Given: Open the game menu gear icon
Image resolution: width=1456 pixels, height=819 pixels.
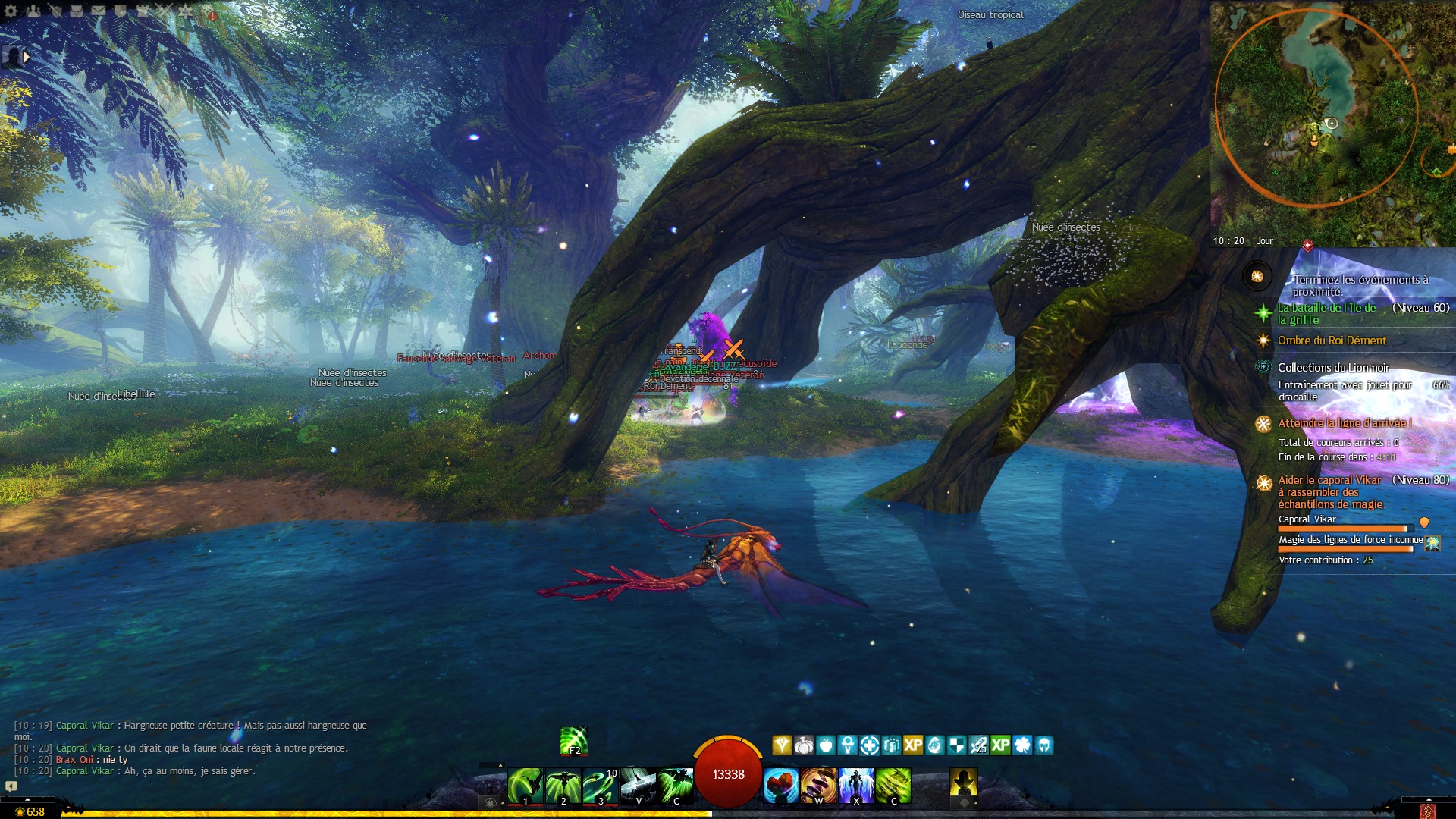Looking at the screenshot, I should coord(11,11).
